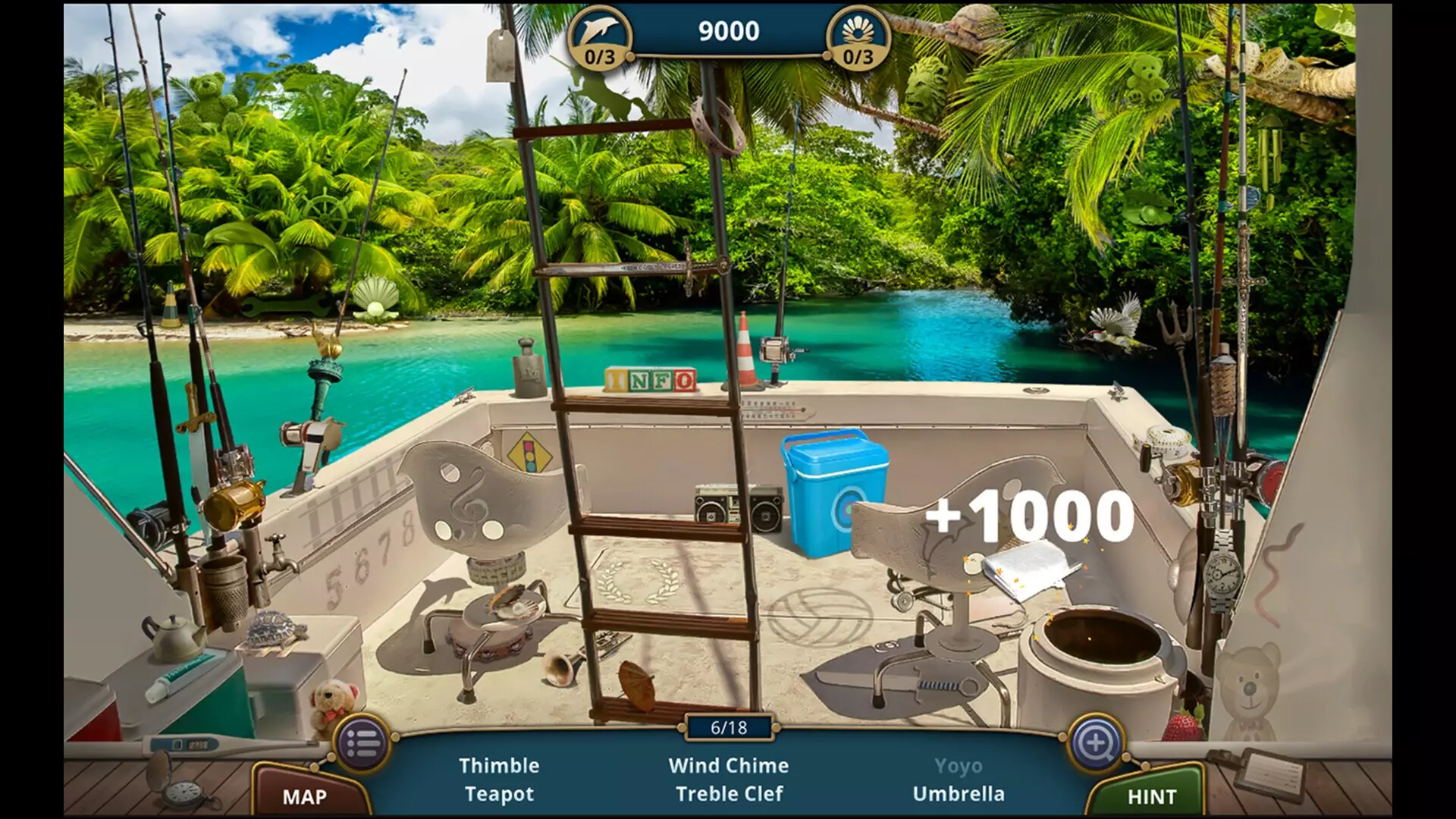Select 'Thimble' in the item list

(x=501, y=765)
